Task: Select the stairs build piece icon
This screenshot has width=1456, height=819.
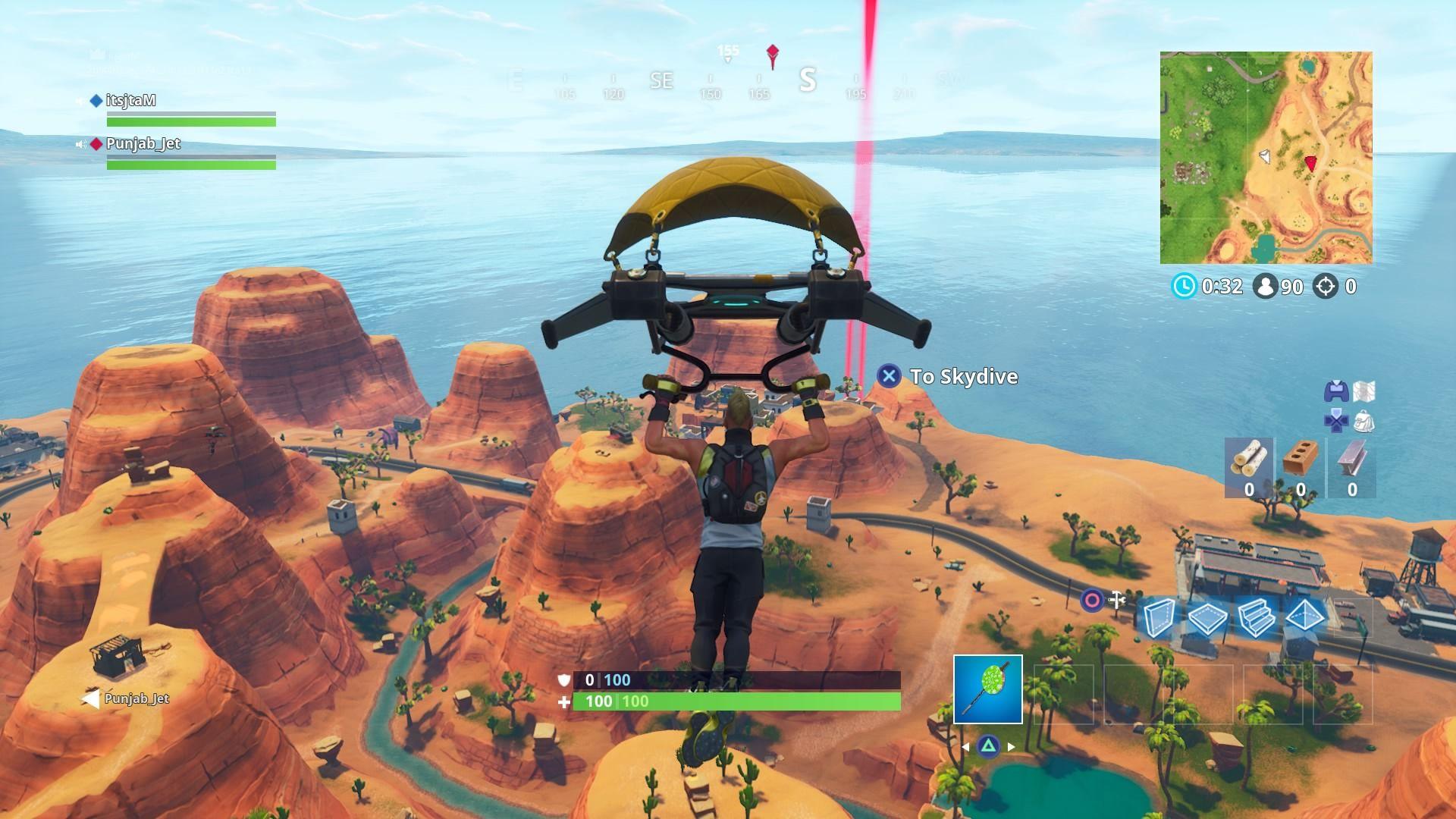Action: coord(1257,618)
